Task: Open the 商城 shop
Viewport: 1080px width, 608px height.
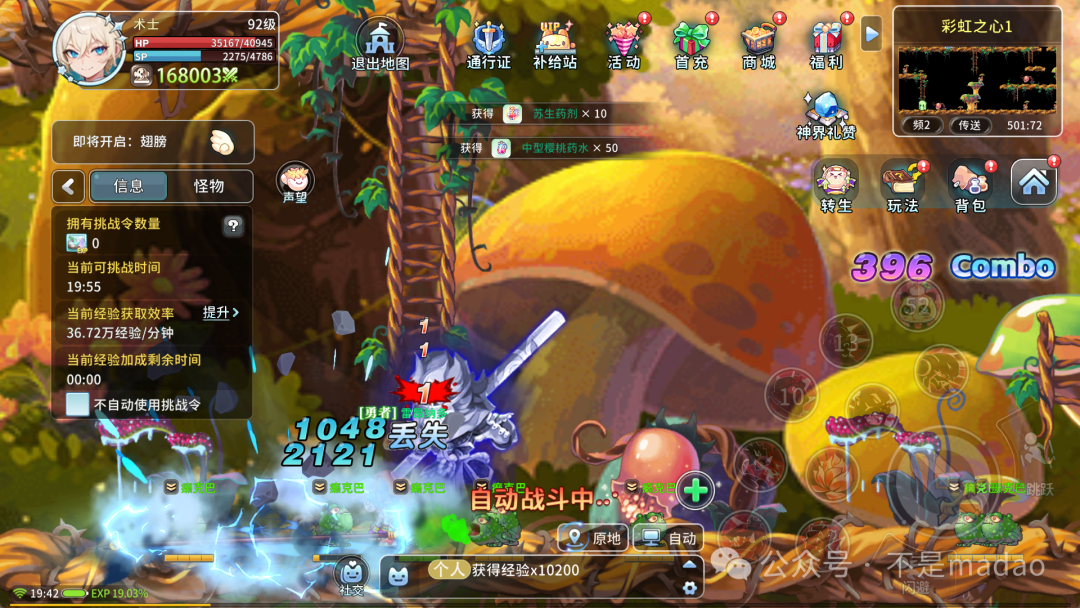Action: (x=759, y=44)
